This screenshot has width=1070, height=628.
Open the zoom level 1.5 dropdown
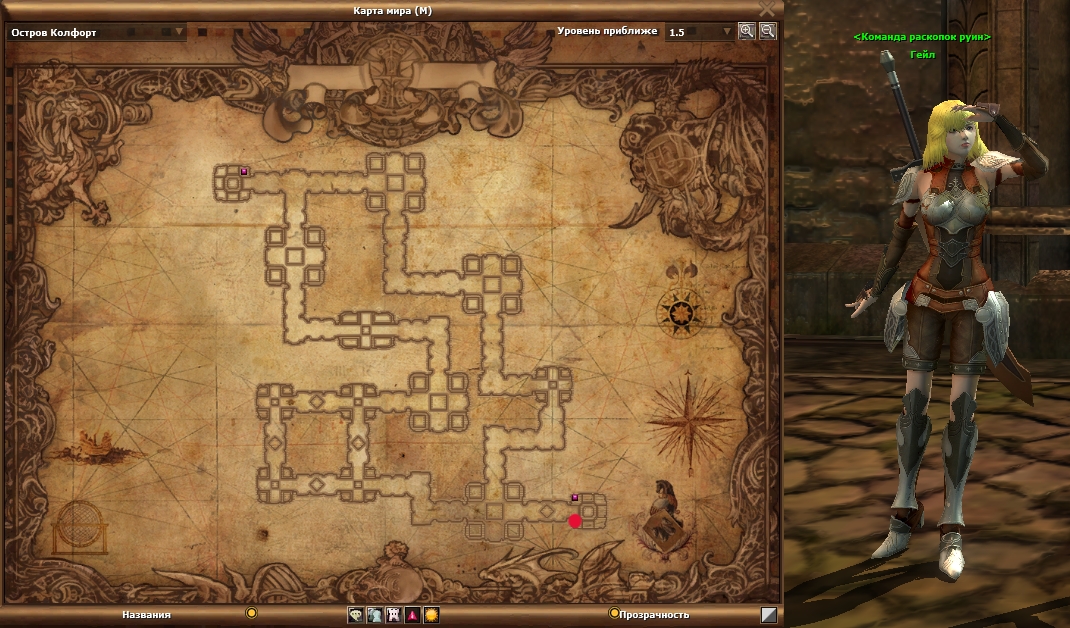(x=727, y=32)
